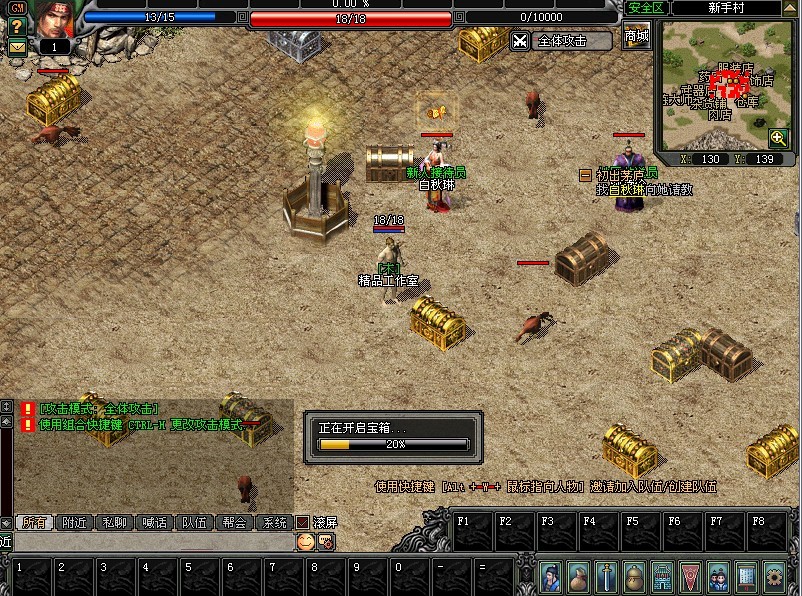Toggle the 全体攻击 attack mode button

coord(561,41)
